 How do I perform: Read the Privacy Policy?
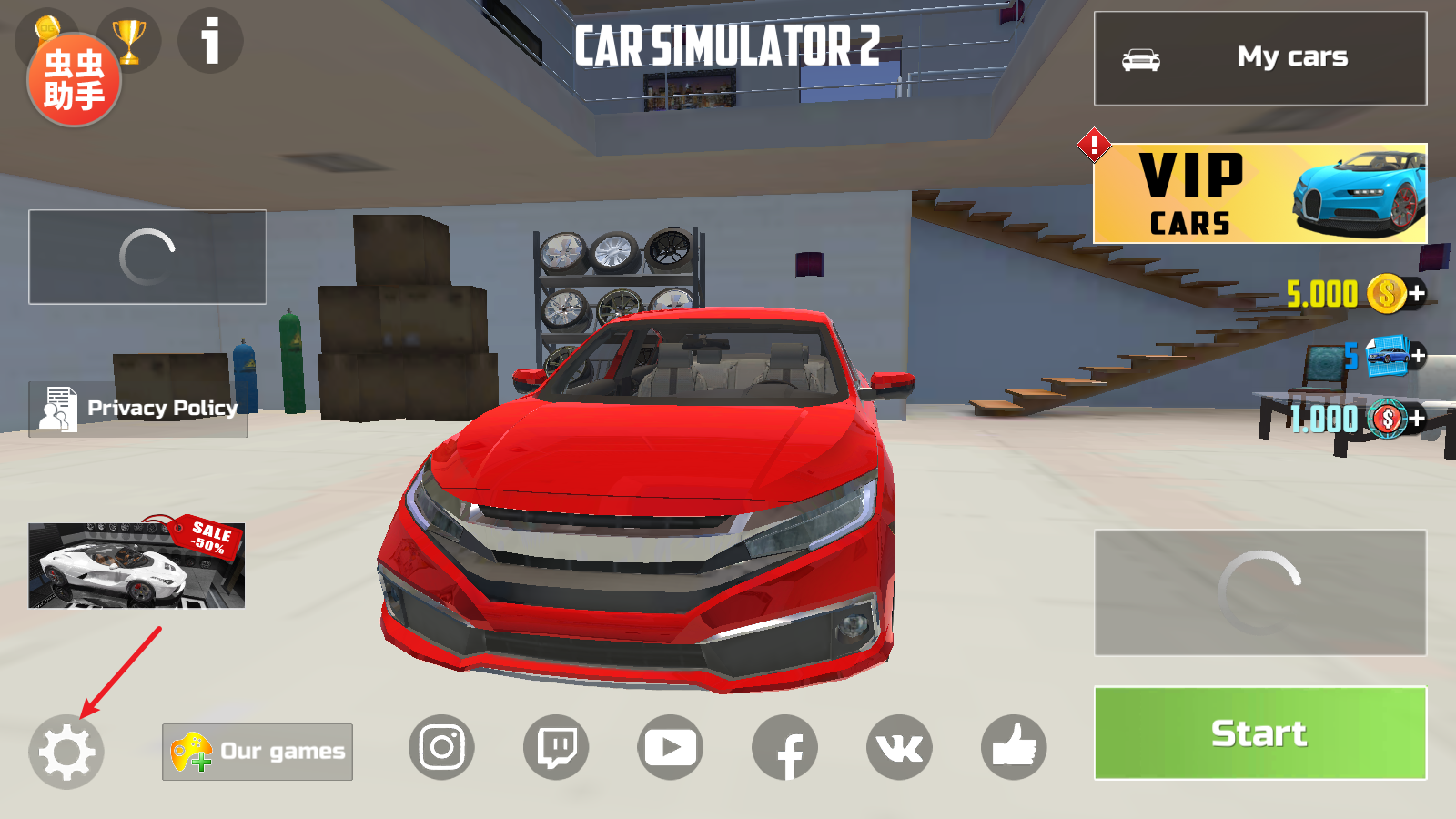click(x=138, y=409)
